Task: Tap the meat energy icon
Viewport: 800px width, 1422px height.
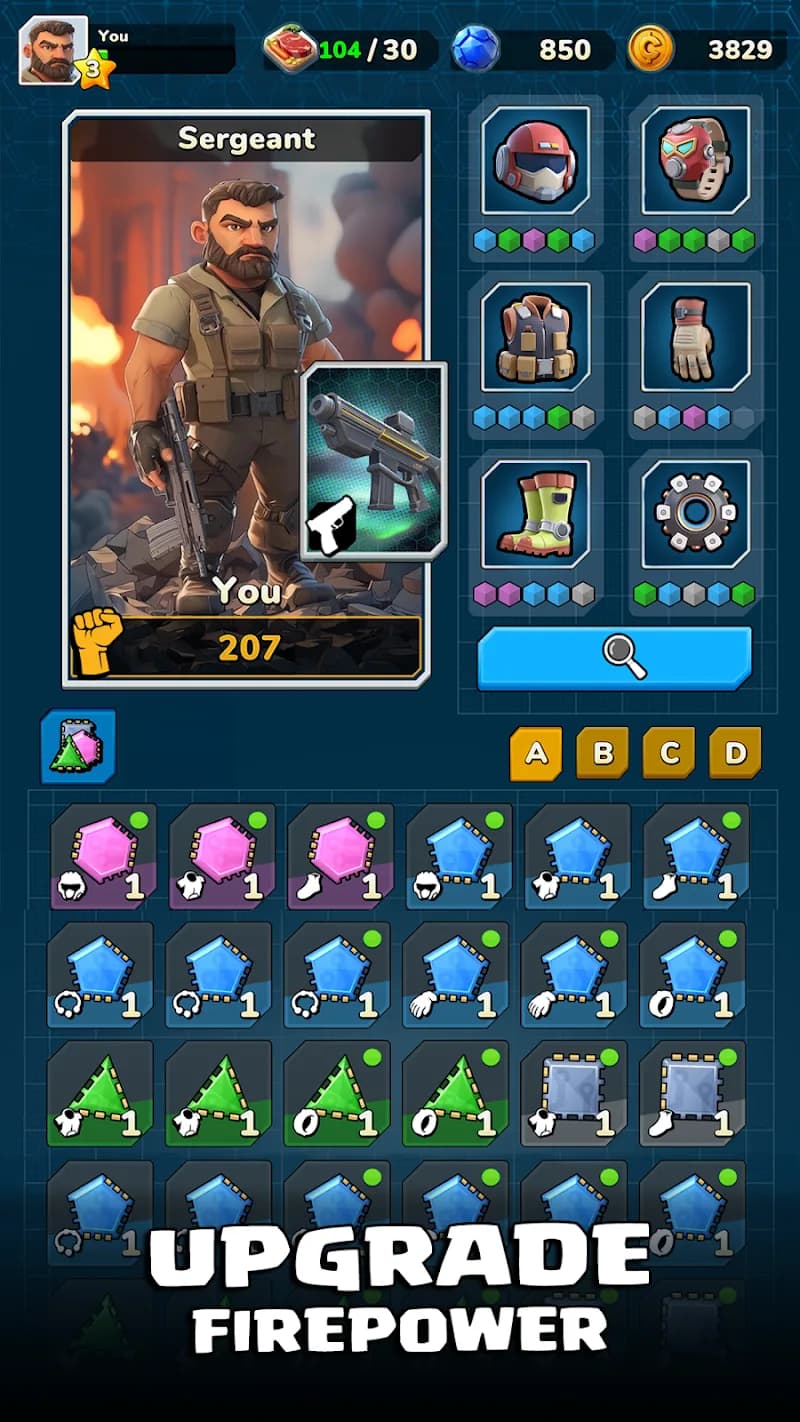Action: pos(290,49)
